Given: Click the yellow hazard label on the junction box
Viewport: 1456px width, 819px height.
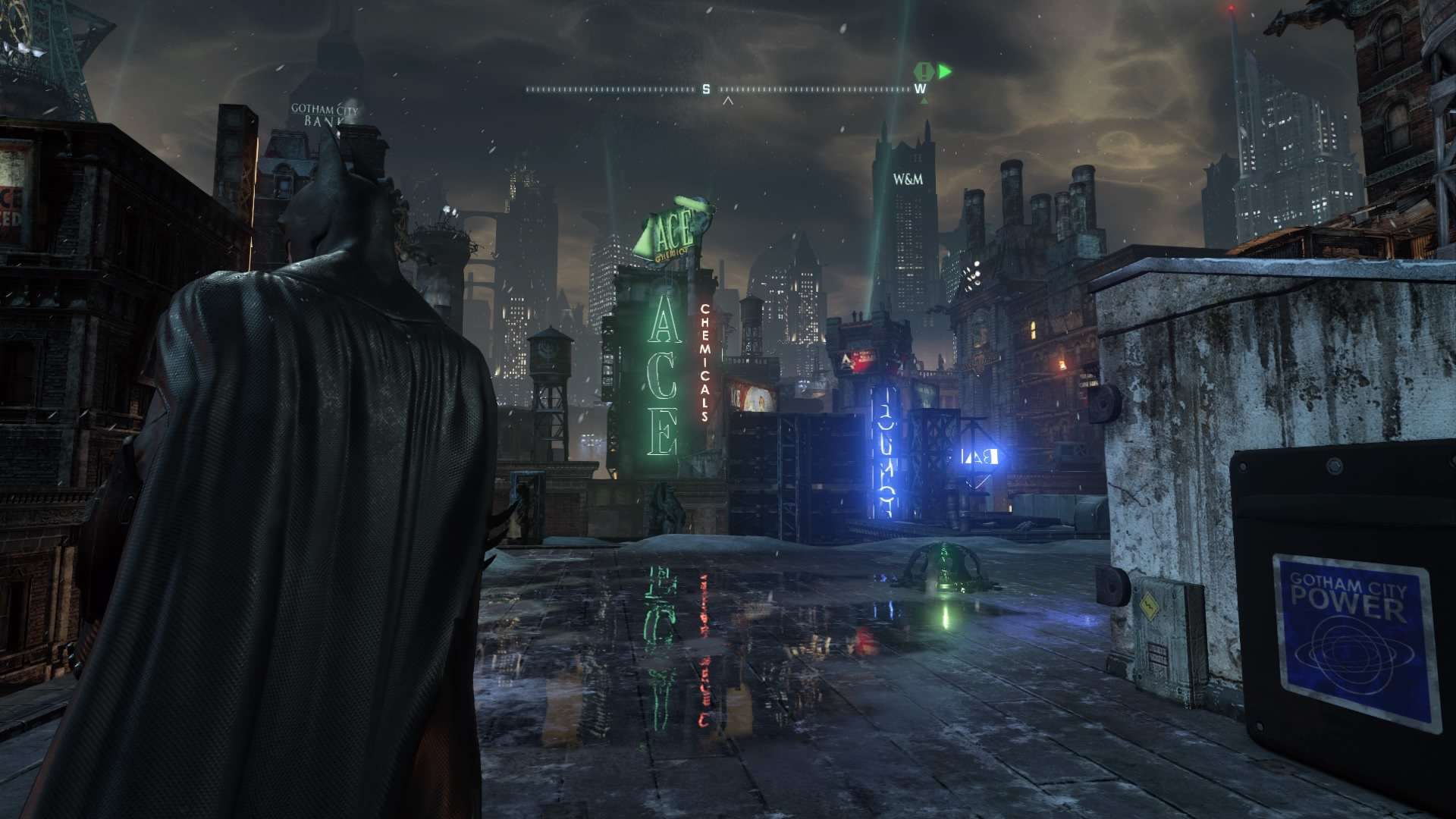Looking at the screenshot, I should [x=1150, y=606].
